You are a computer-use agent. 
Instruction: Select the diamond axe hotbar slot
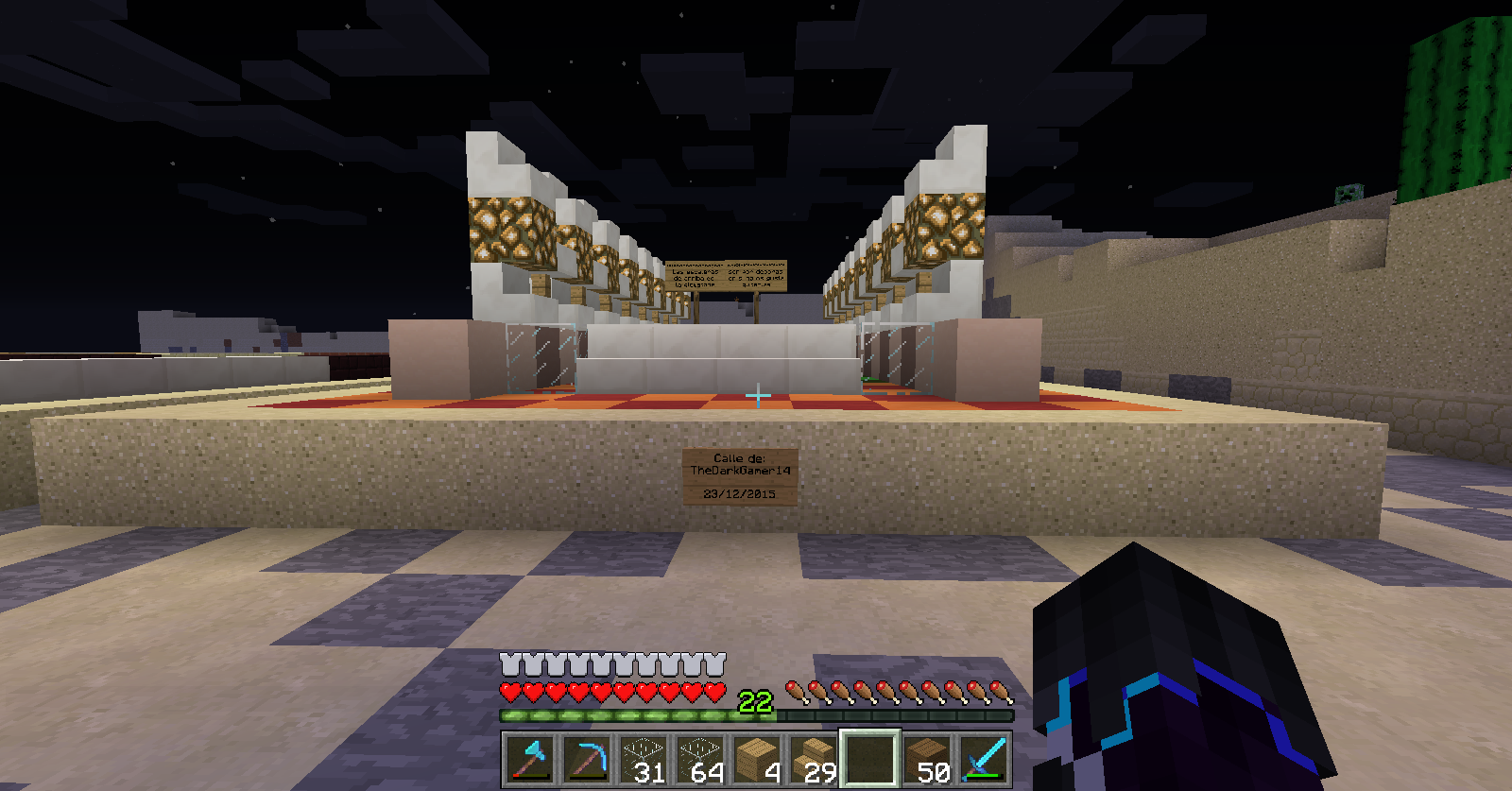528,759
